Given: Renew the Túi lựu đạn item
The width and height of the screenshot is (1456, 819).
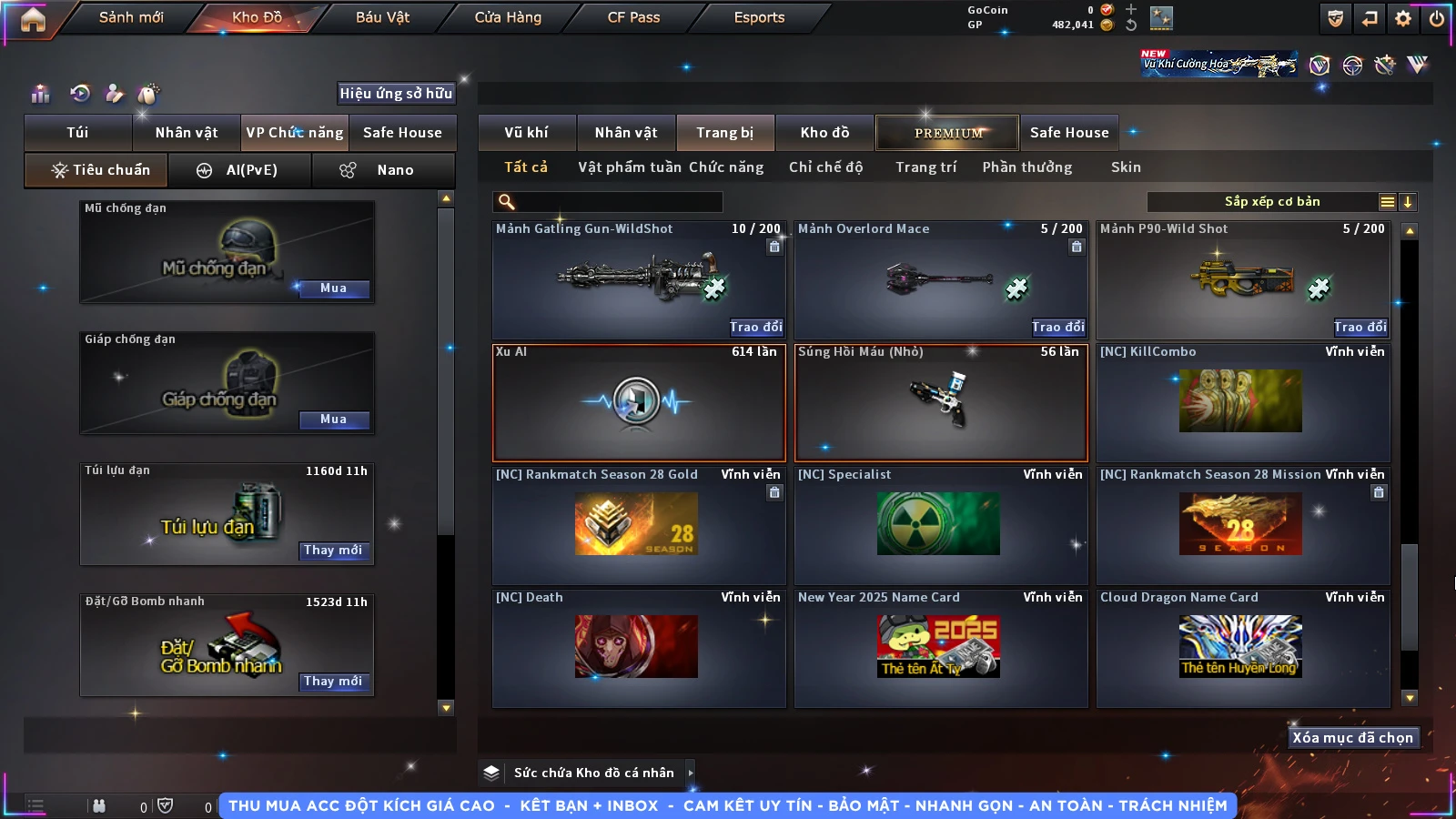Looking at the screenshot, I should [333, 551].
